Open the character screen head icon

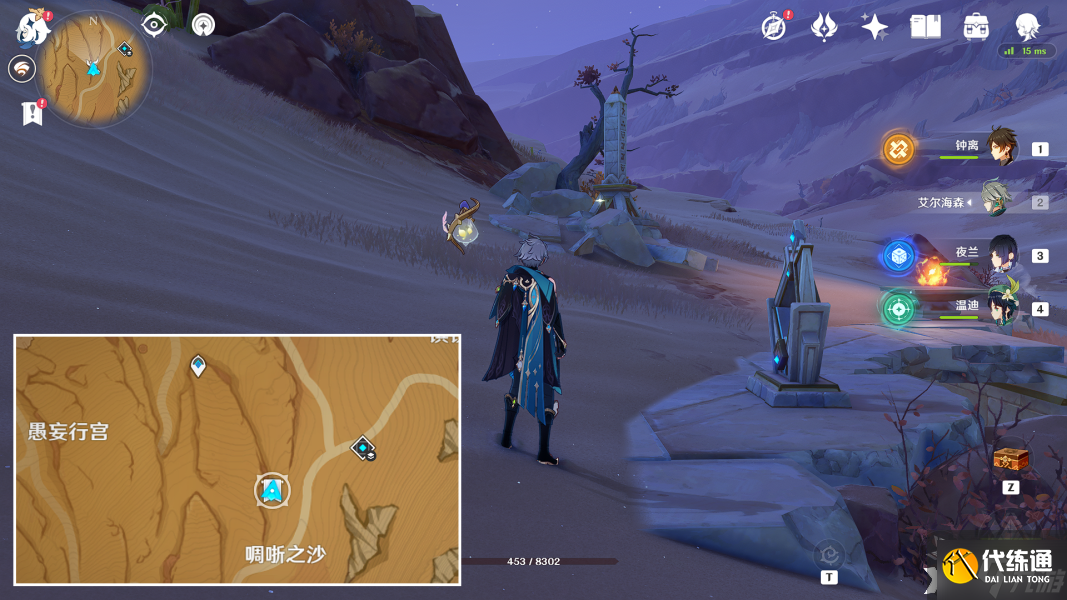(1027, 26)
